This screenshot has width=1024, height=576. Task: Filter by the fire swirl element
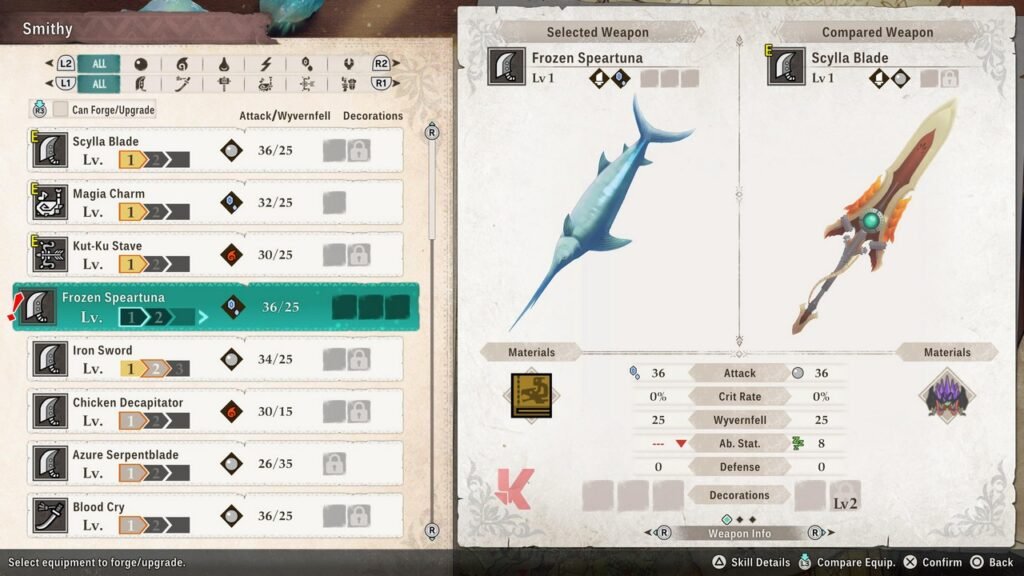(182, 63)
